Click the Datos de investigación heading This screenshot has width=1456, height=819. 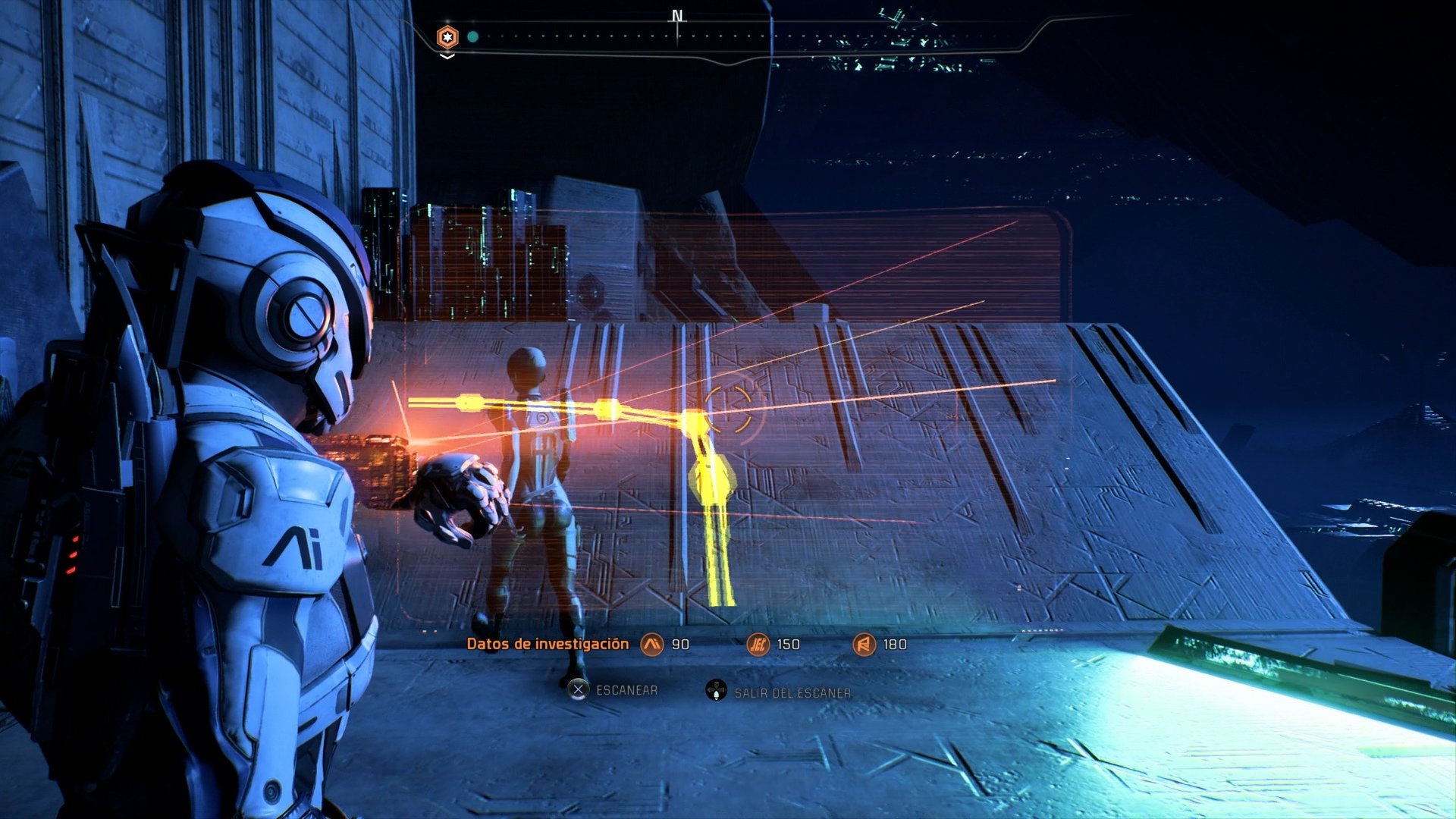pyautogui.click(x=548, y=642)
